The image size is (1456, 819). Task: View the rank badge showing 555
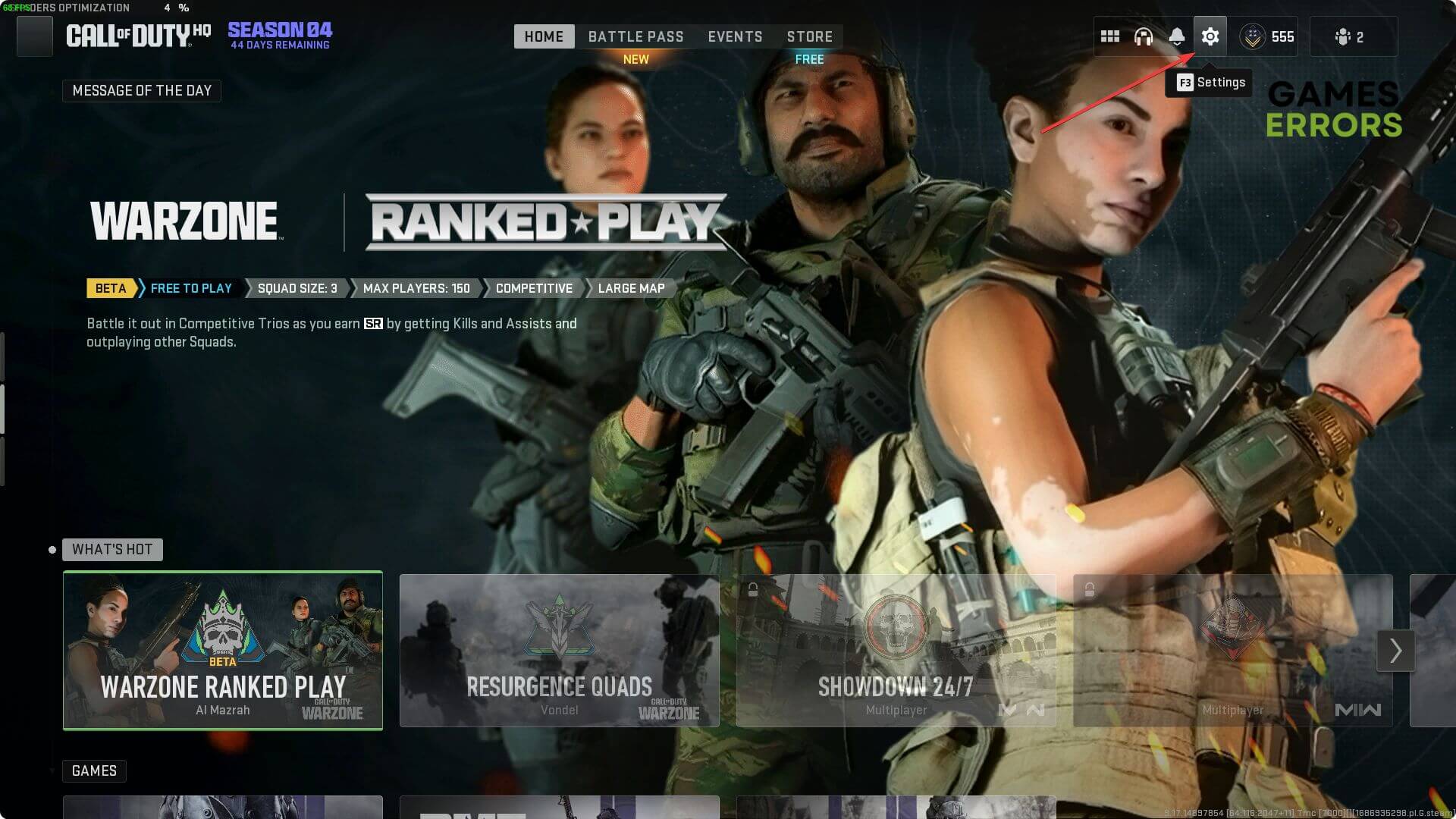1267,36
